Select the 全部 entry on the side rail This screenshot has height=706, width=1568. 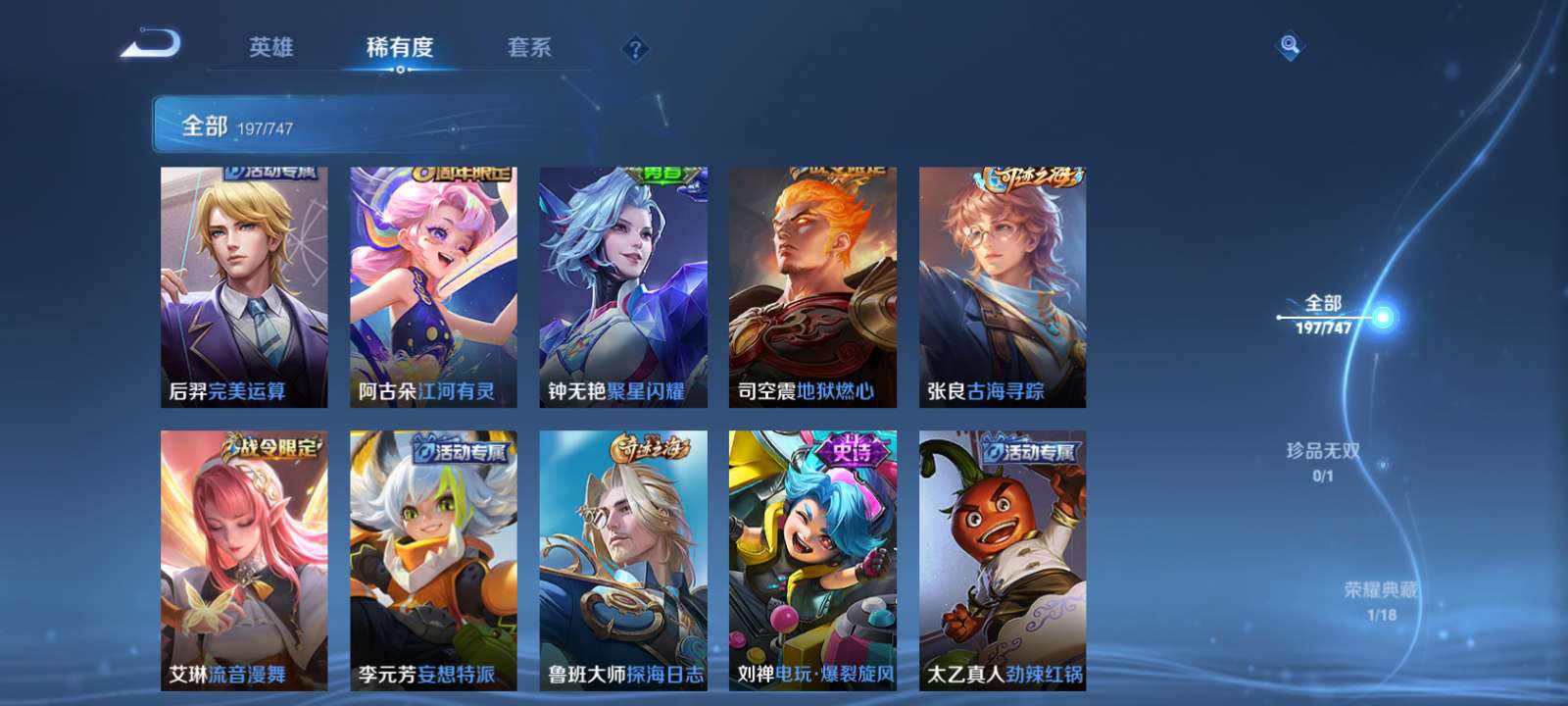coord(1324,314)
